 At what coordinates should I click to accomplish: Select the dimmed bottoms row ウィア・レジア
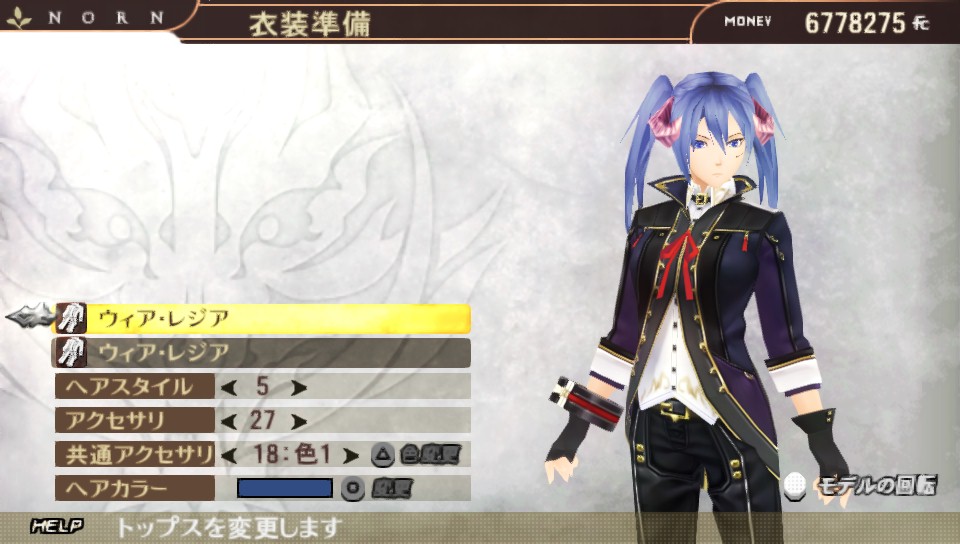(x=262, y=352)
